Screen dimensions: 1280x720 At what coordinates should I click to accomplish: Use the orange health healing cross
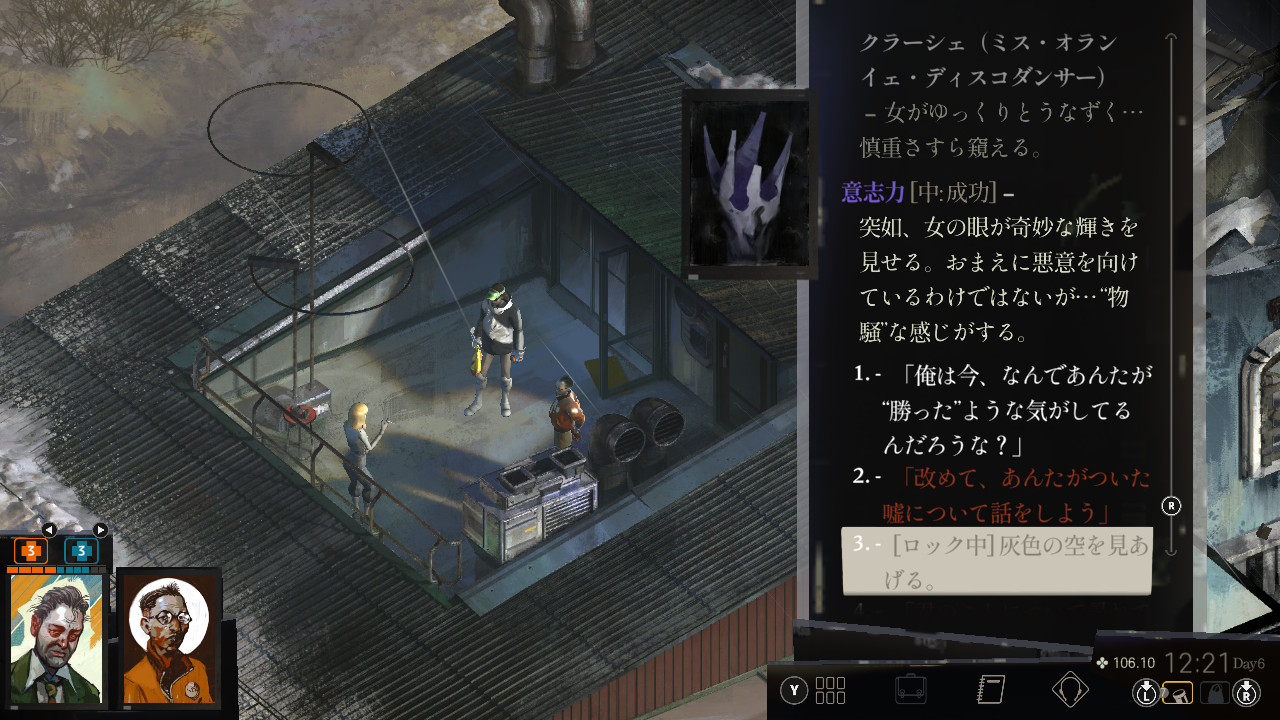31,551
